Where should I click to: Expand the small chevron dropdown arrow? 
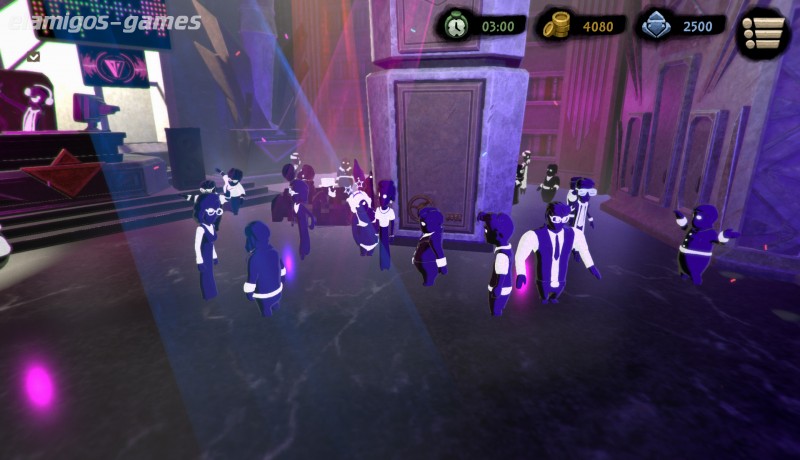(34, 57)
